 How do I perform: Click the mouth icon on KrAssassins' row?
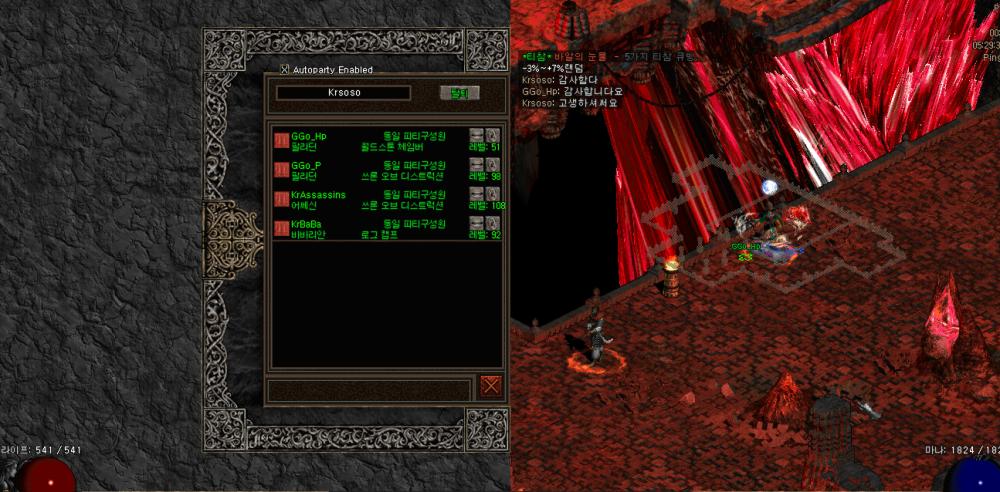coord(476,192)
